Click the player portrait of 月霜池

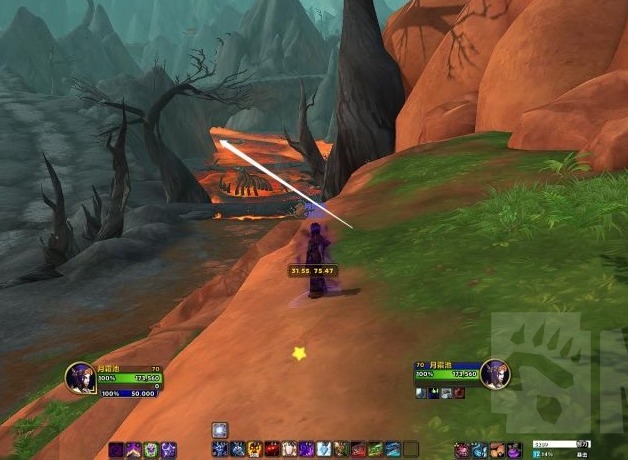(80, 377)
